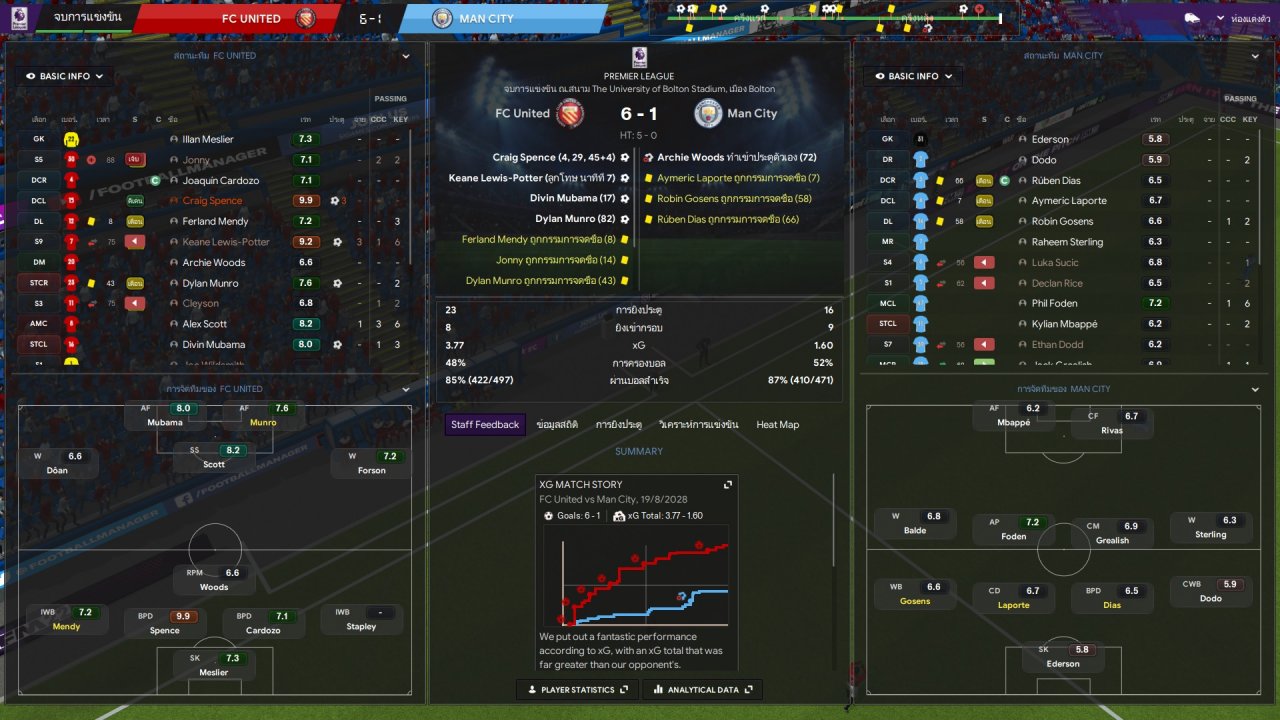This screenshot has height=720, width=1280.
Task: Collapse the FC United formation panel
Action: 406,389
